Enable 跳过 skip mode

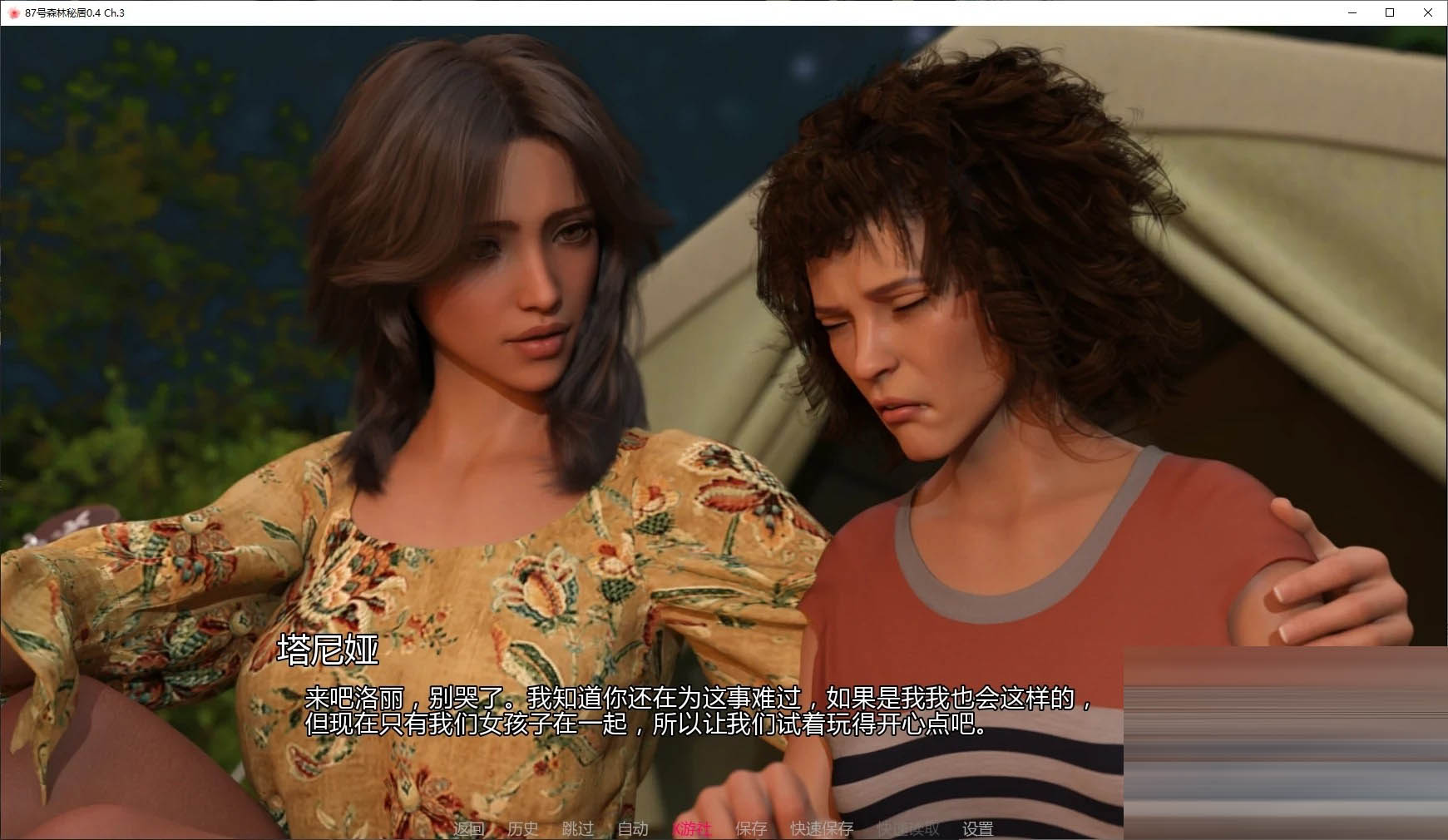tap(578, 828)
